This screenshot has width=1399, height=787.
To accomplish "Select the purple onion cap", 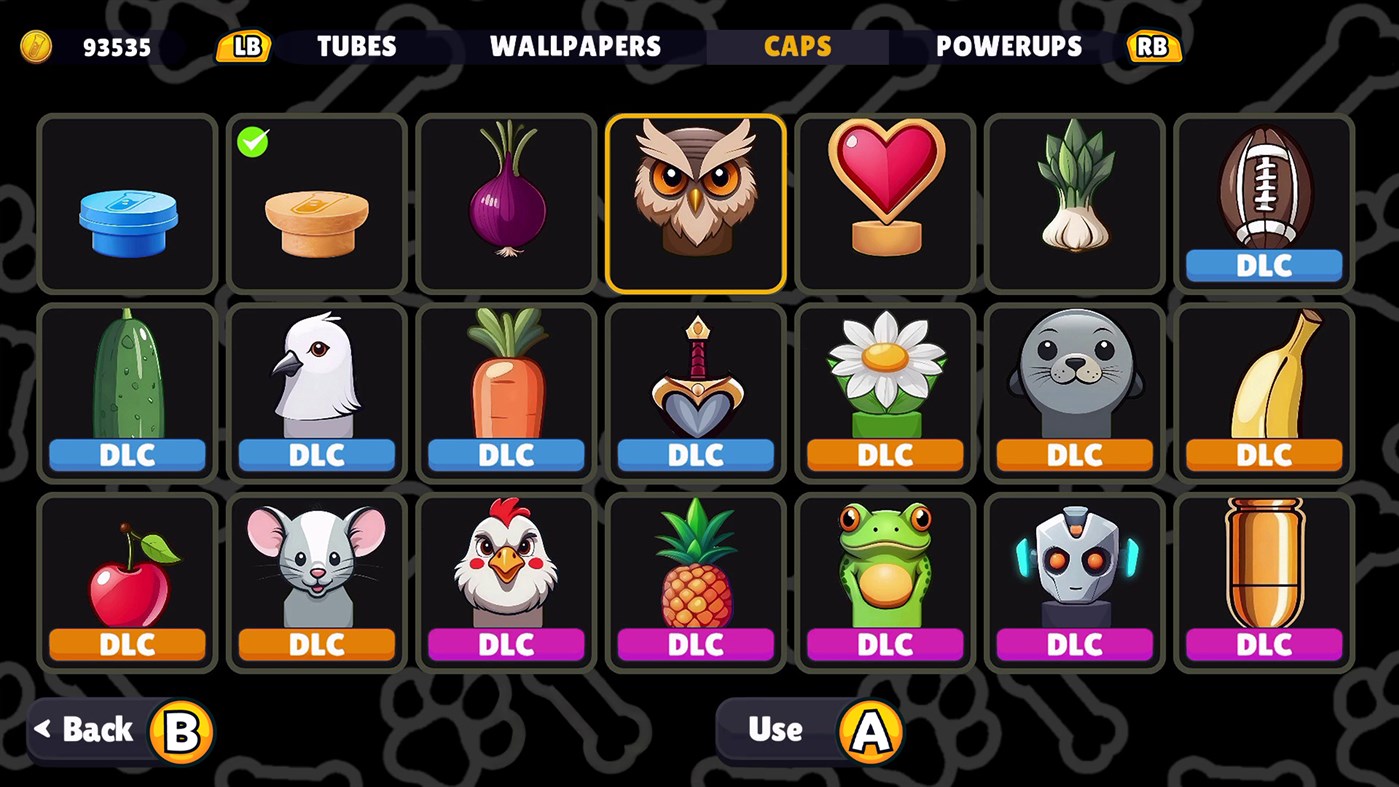I will tap(505, 200).
